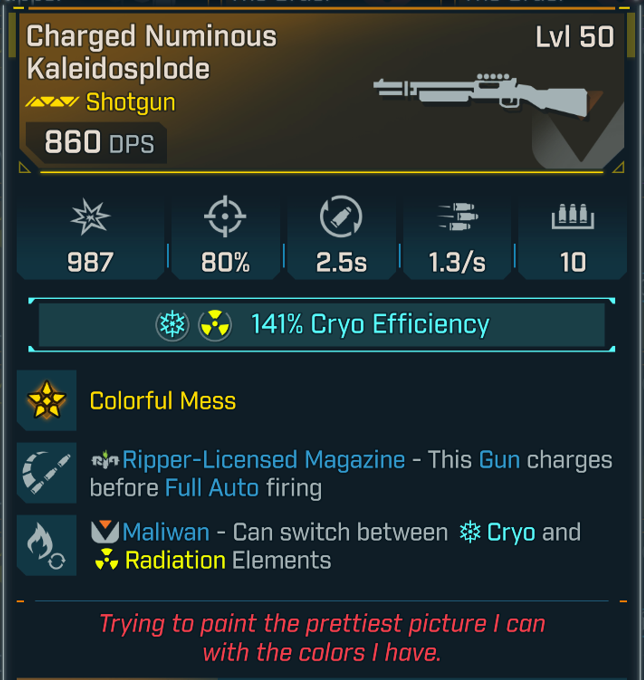This screenshot has height=680, width=644.
Task: Choose the radiation icon in the efficiency bar
Action: pos(215,325)
